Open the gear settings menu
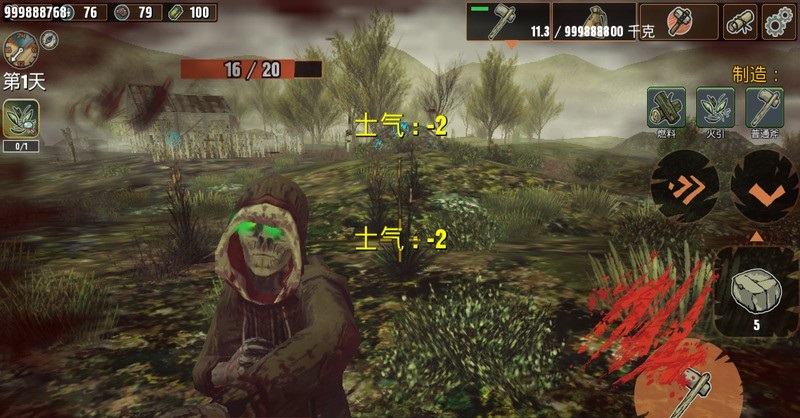Image resolution: width=800 pixels, height=418 pixels. [x=779, y=21]
